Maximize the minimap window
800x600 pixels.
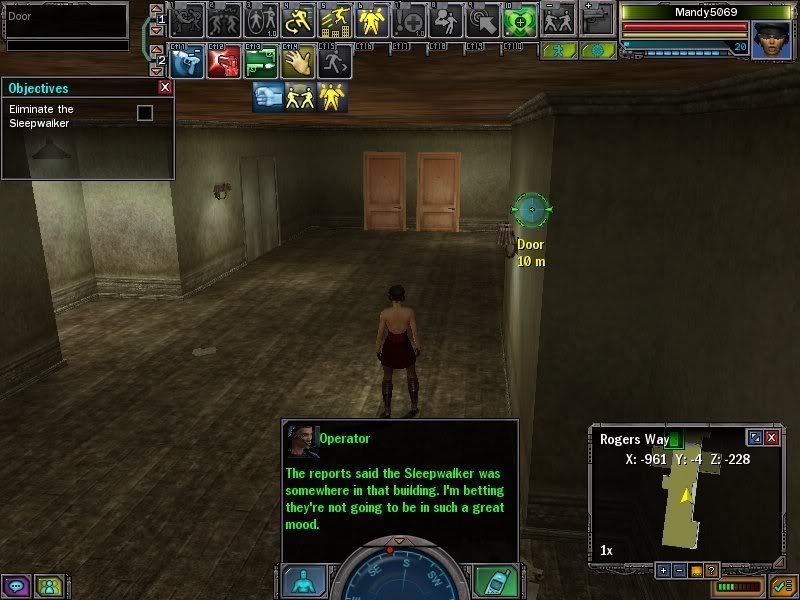click(x=755, y=438)
